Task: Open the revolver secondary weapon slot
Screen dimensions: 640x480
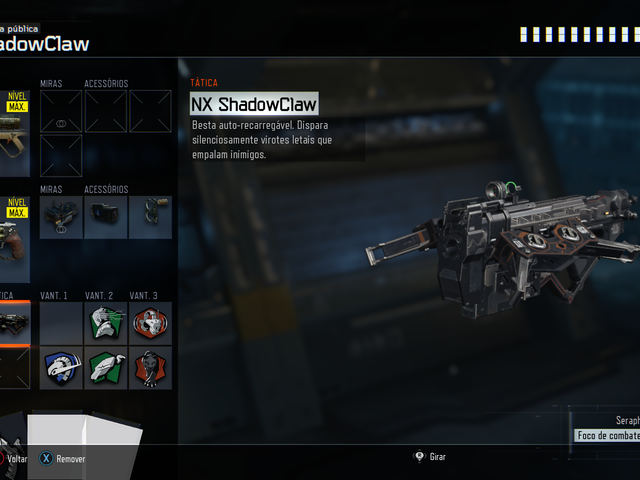Action: coord(14,236)
